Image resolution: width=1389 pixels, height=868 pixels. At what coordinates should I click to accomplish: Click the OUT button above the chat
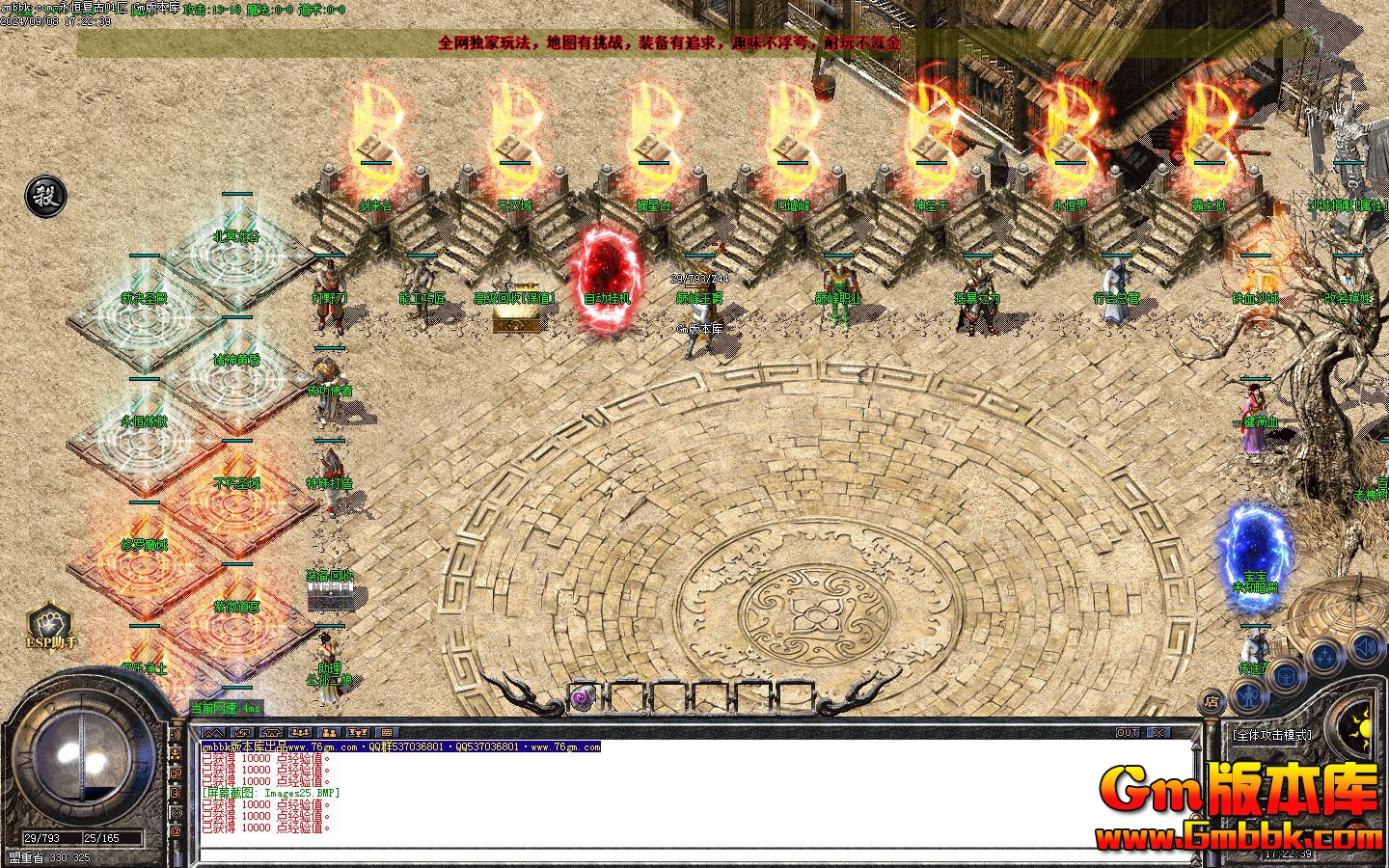pyautogui.click(x=1128, y=733)
